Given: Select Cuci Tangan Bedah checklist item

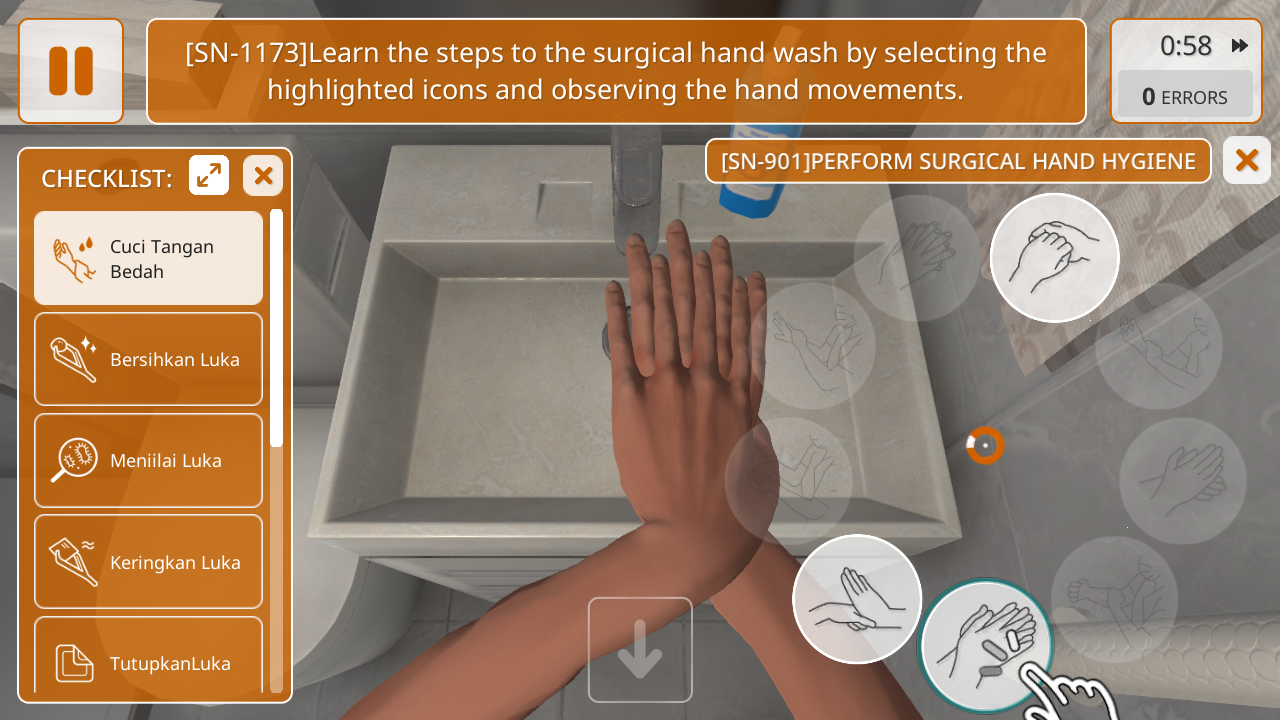Looking at the screenshot, I should (149, 258).
